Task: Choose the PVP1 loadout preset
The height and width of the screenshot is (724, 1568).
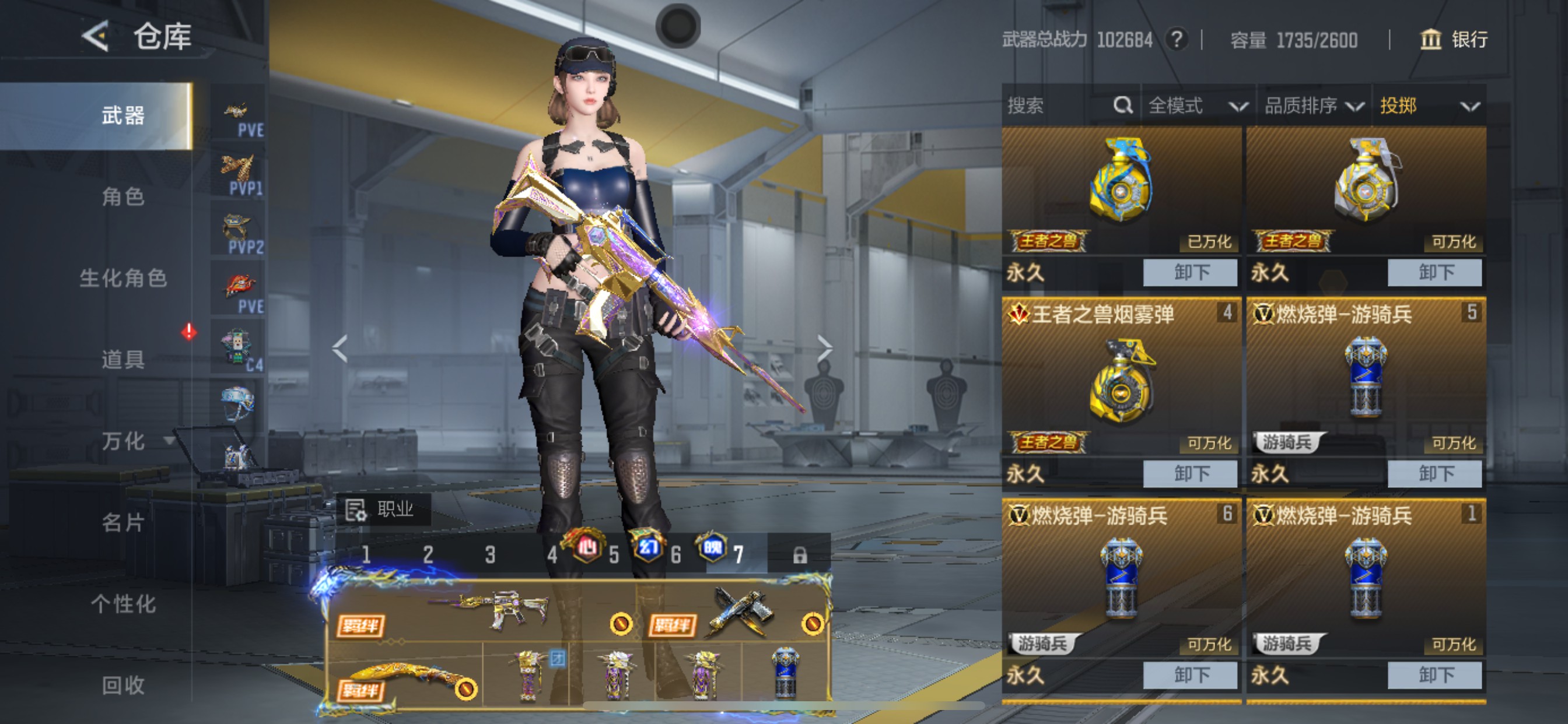Action: (238, 175)
